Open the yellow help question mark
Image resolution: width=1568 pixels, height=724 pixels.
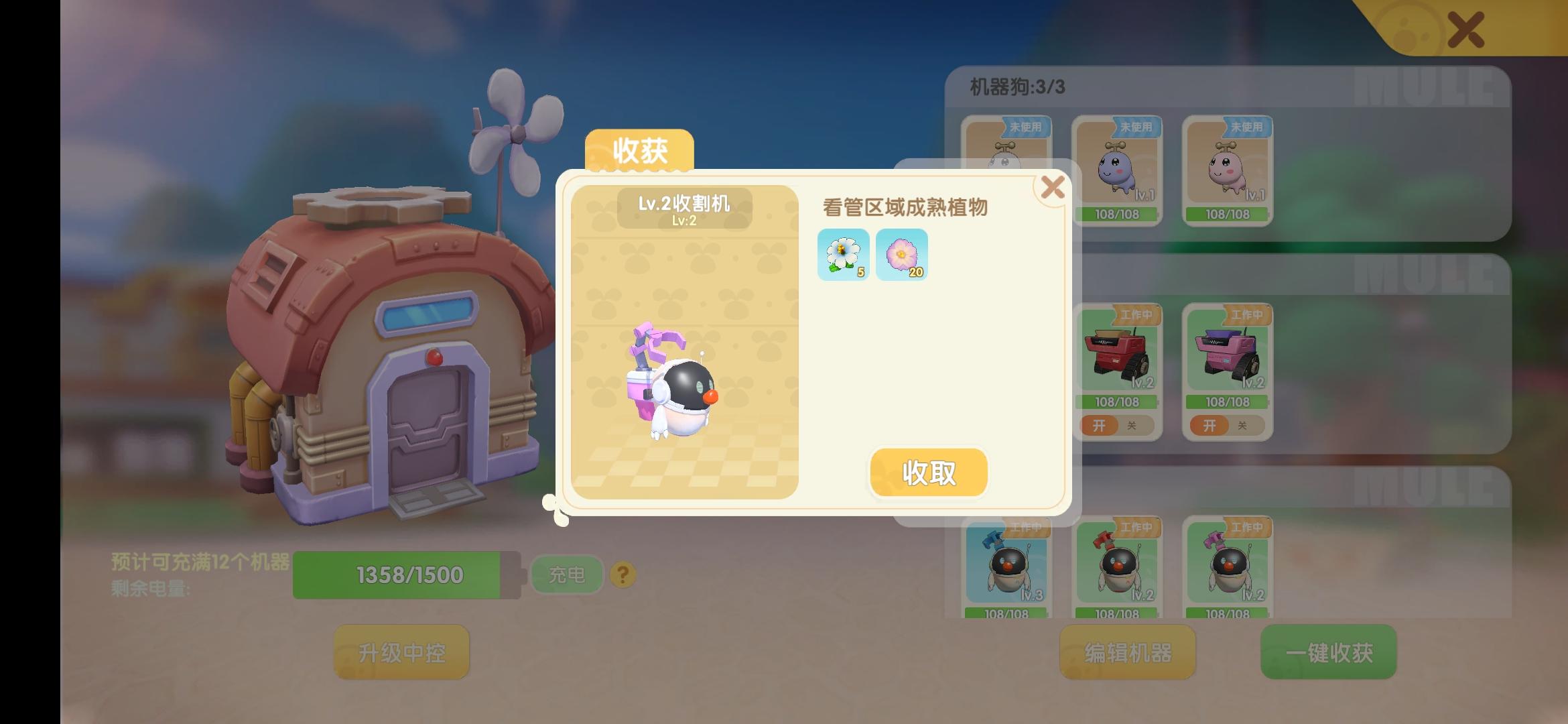(x=620, y=574)
